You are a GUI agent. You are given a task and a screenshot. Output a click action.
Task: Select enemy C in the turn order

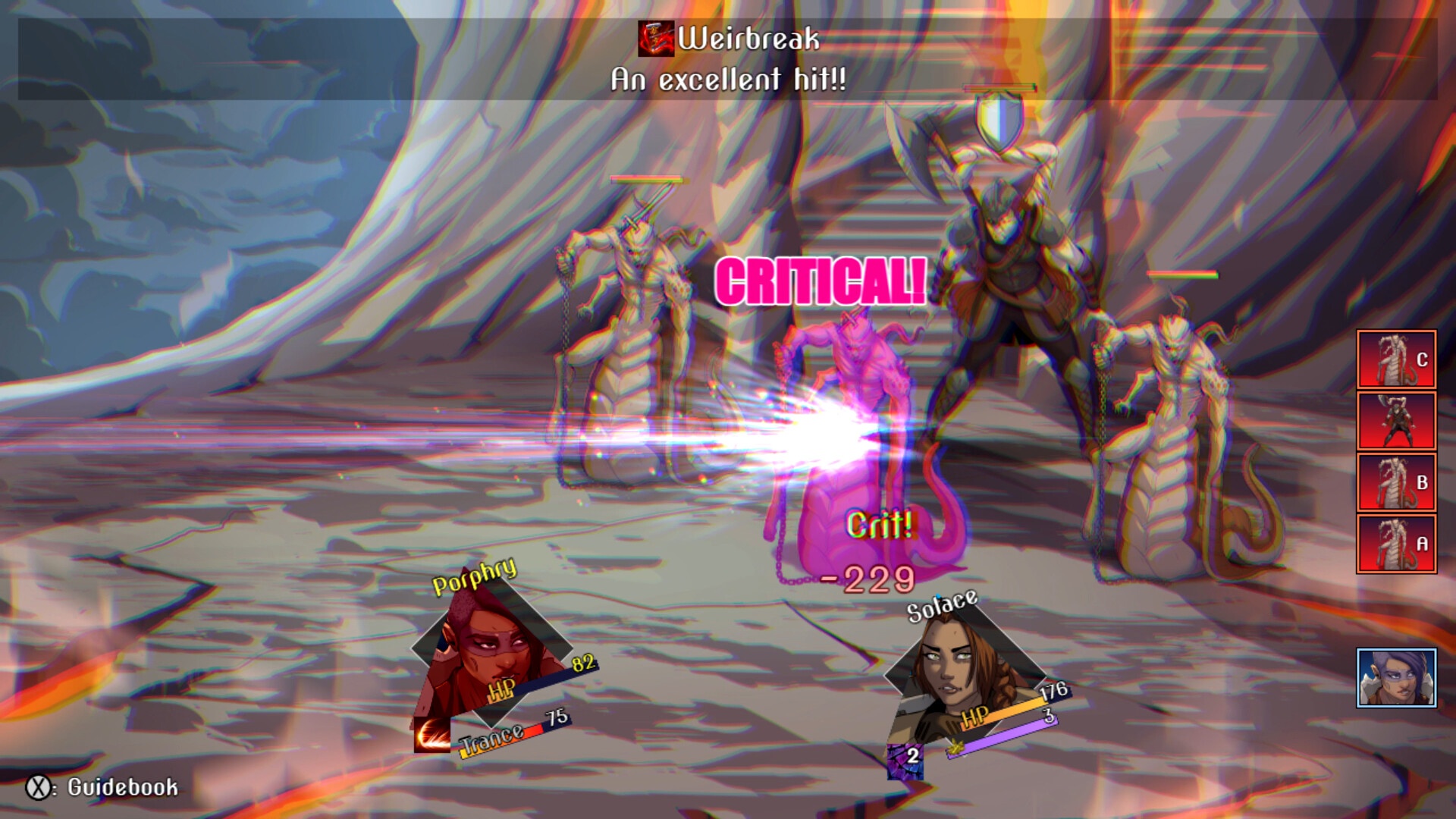pos(1396,359)
